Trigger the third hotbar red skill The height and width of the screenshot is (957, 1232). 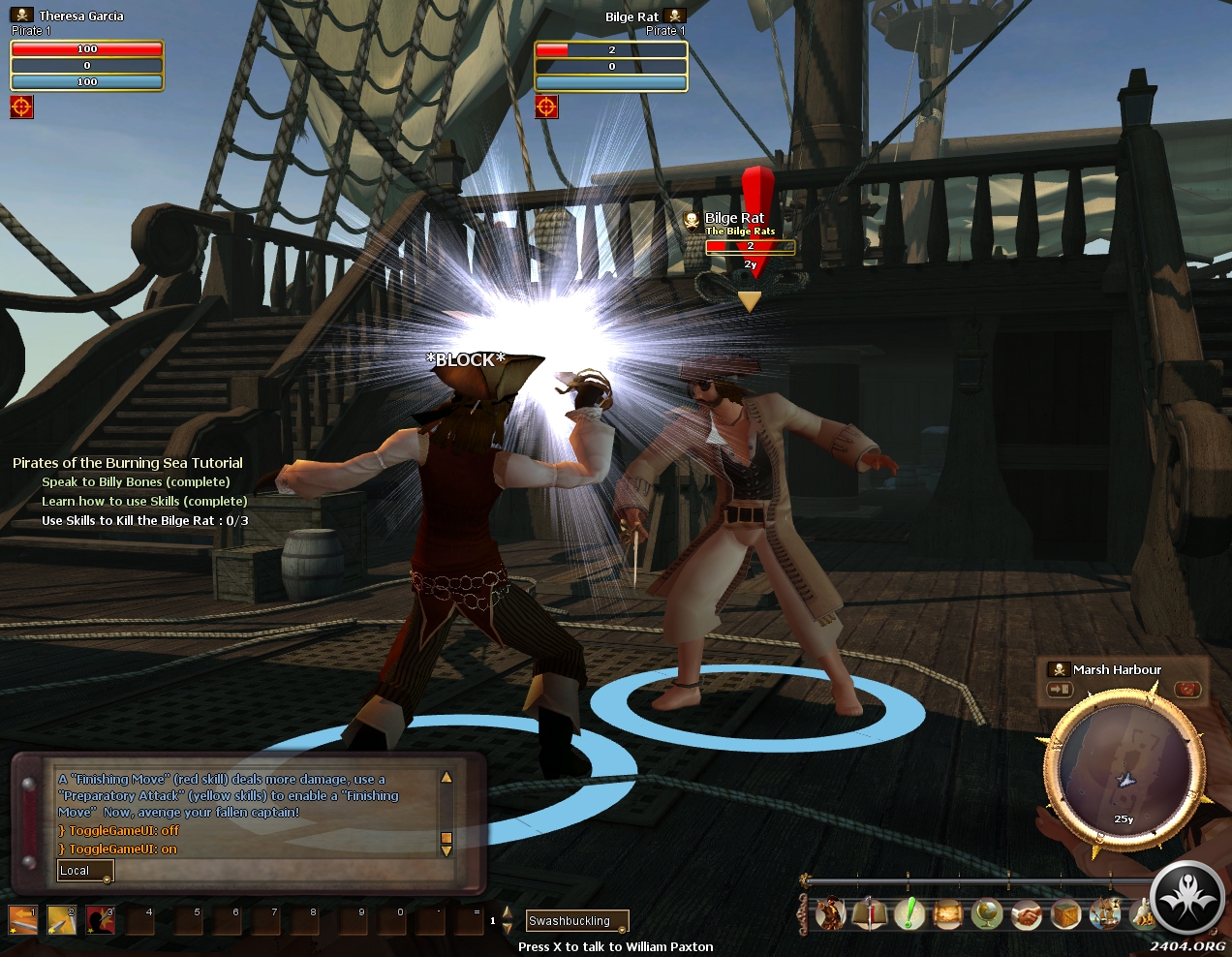point(100,919)
